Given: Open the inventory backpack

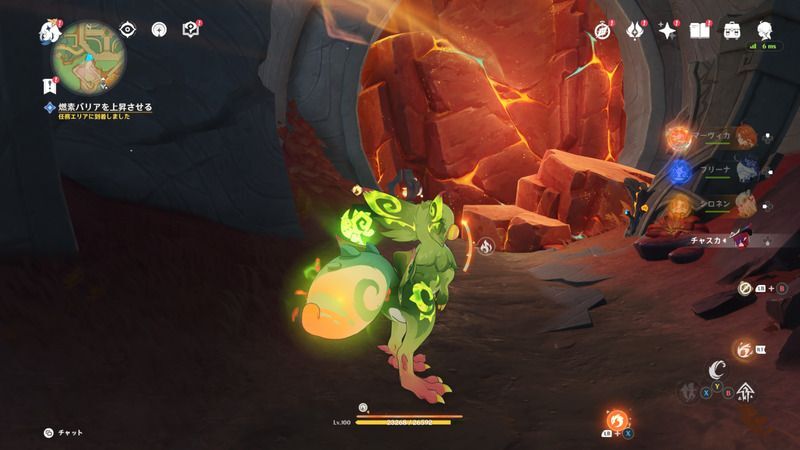Looking at the screenshot, I should point(732,30).
